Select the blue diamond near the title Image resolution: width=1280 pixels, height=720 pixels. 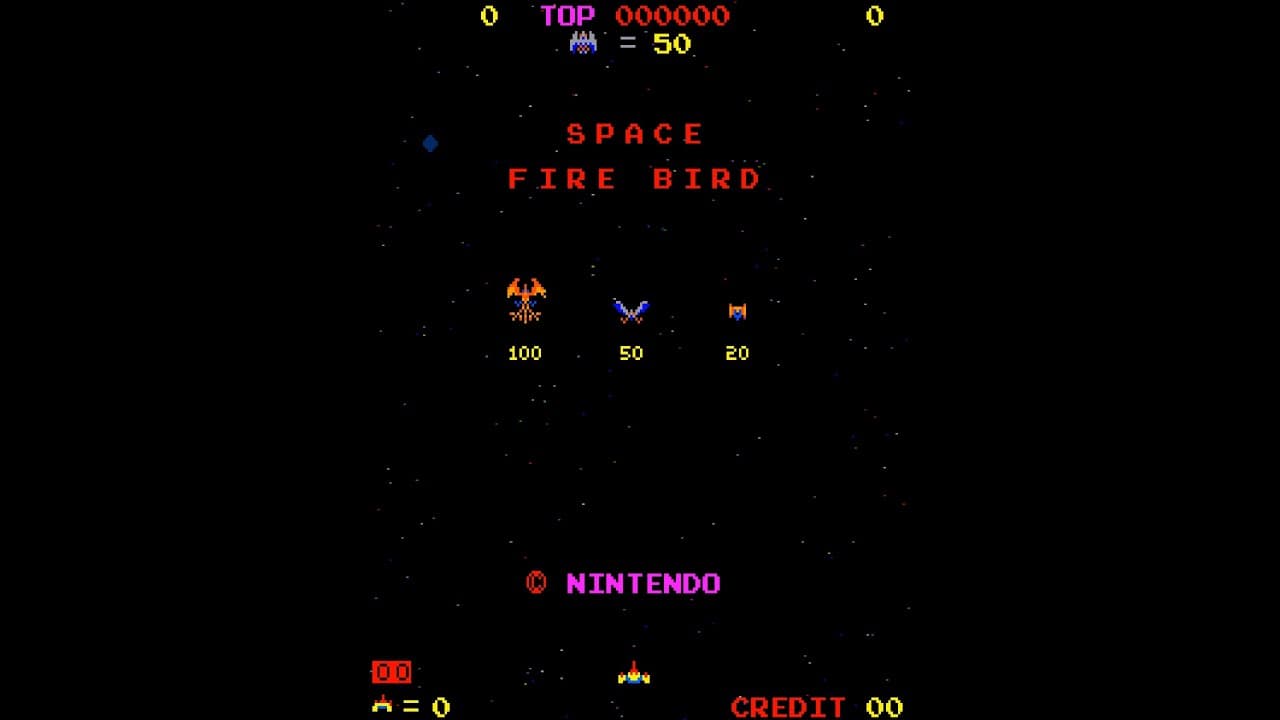coord(429,143)
